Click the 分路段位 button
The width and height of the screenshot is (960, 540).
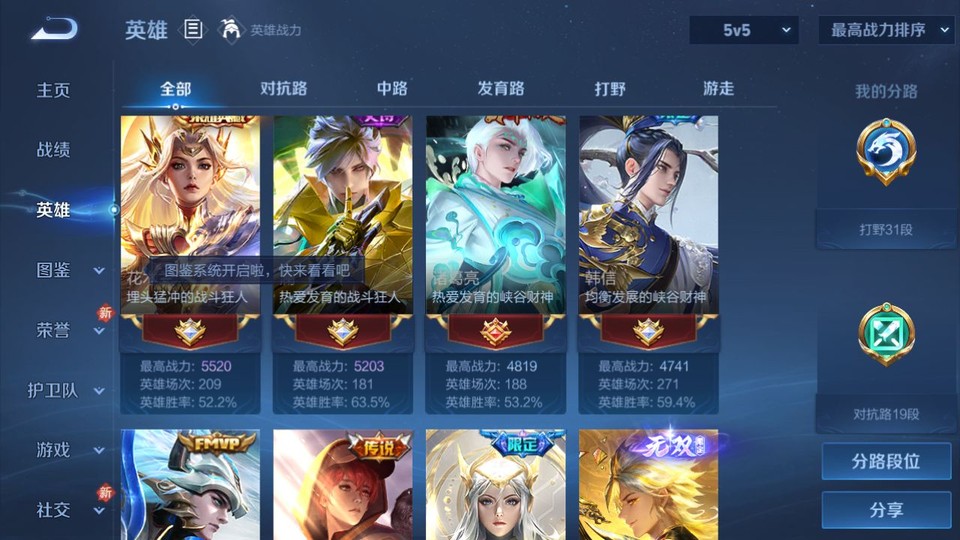click(886, 462)
